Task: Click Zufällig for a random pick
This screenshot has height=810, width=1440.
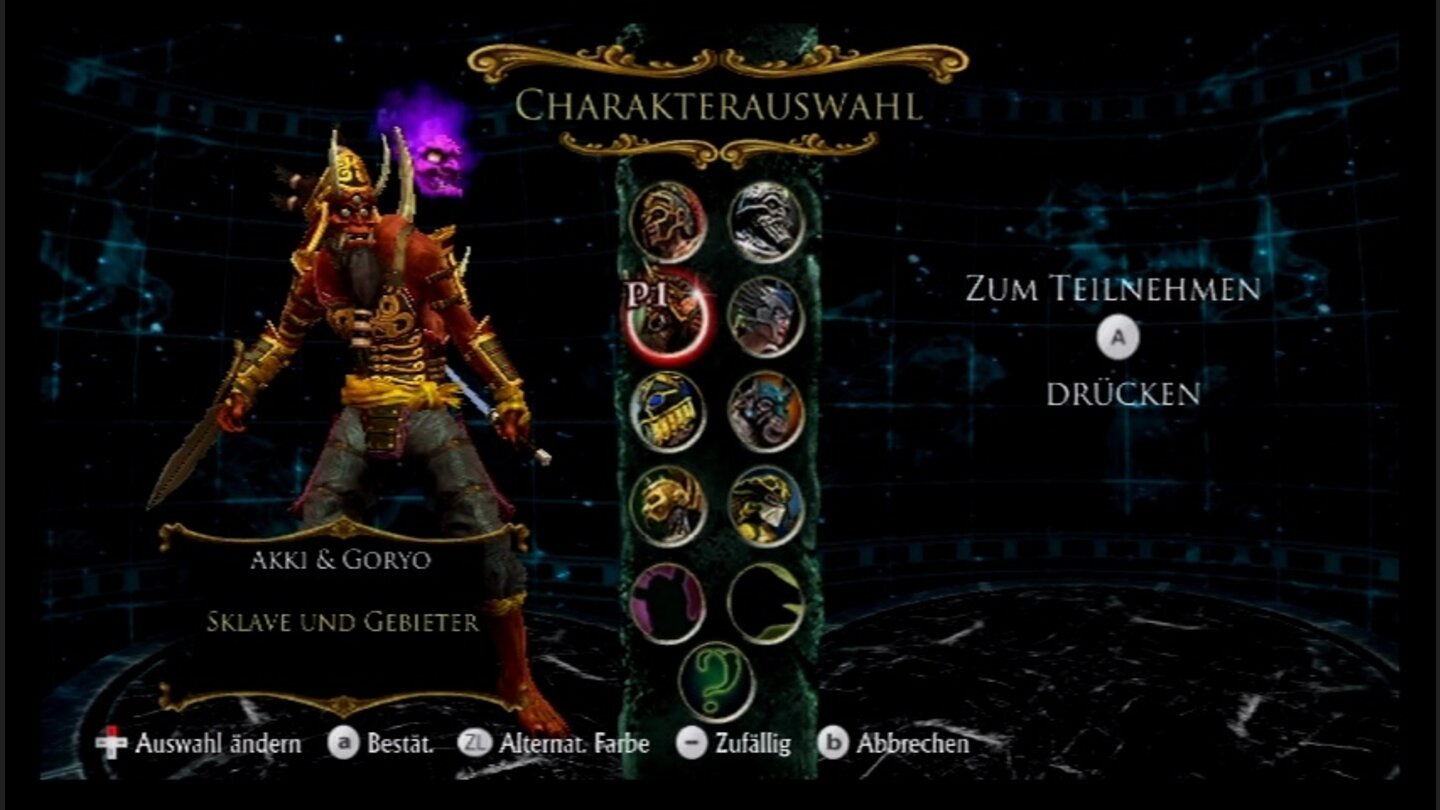Action: click(x=752, y=744)
